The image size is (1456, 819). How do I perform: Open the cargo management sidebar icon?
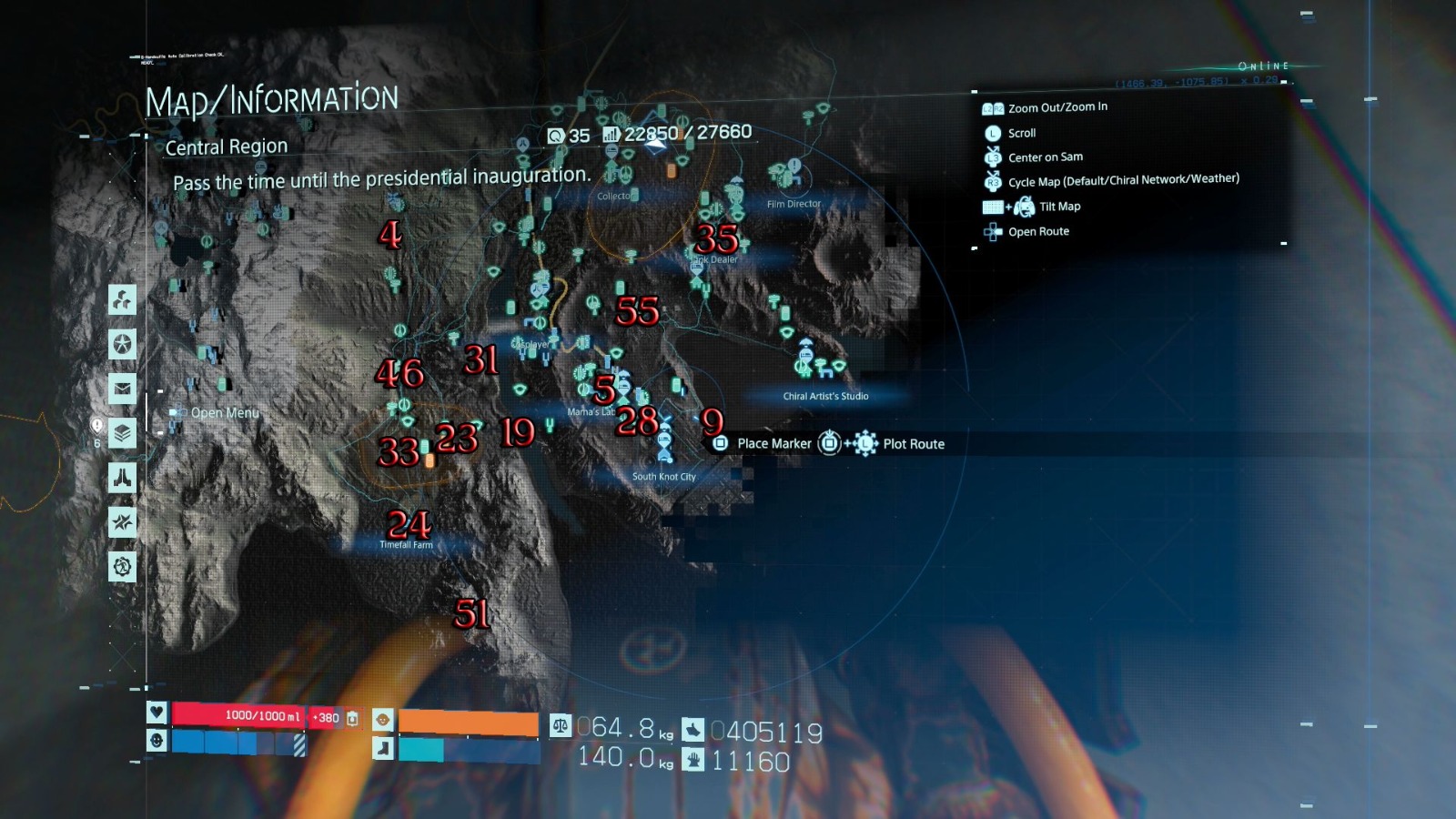click(x=123, y=298)
